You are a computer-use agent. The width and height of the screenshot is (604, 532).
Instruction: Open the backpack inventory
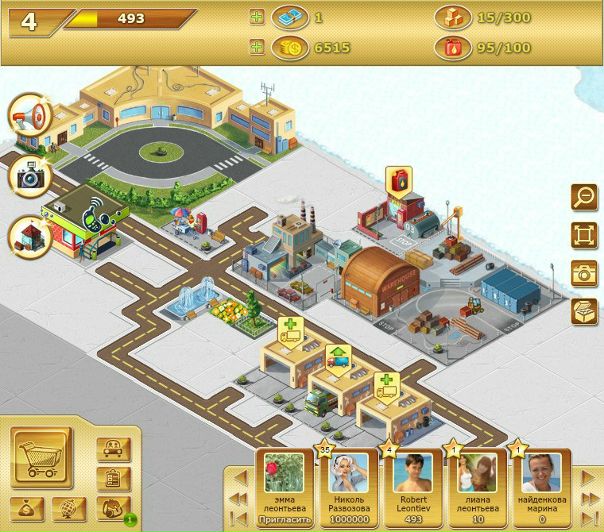113,508
